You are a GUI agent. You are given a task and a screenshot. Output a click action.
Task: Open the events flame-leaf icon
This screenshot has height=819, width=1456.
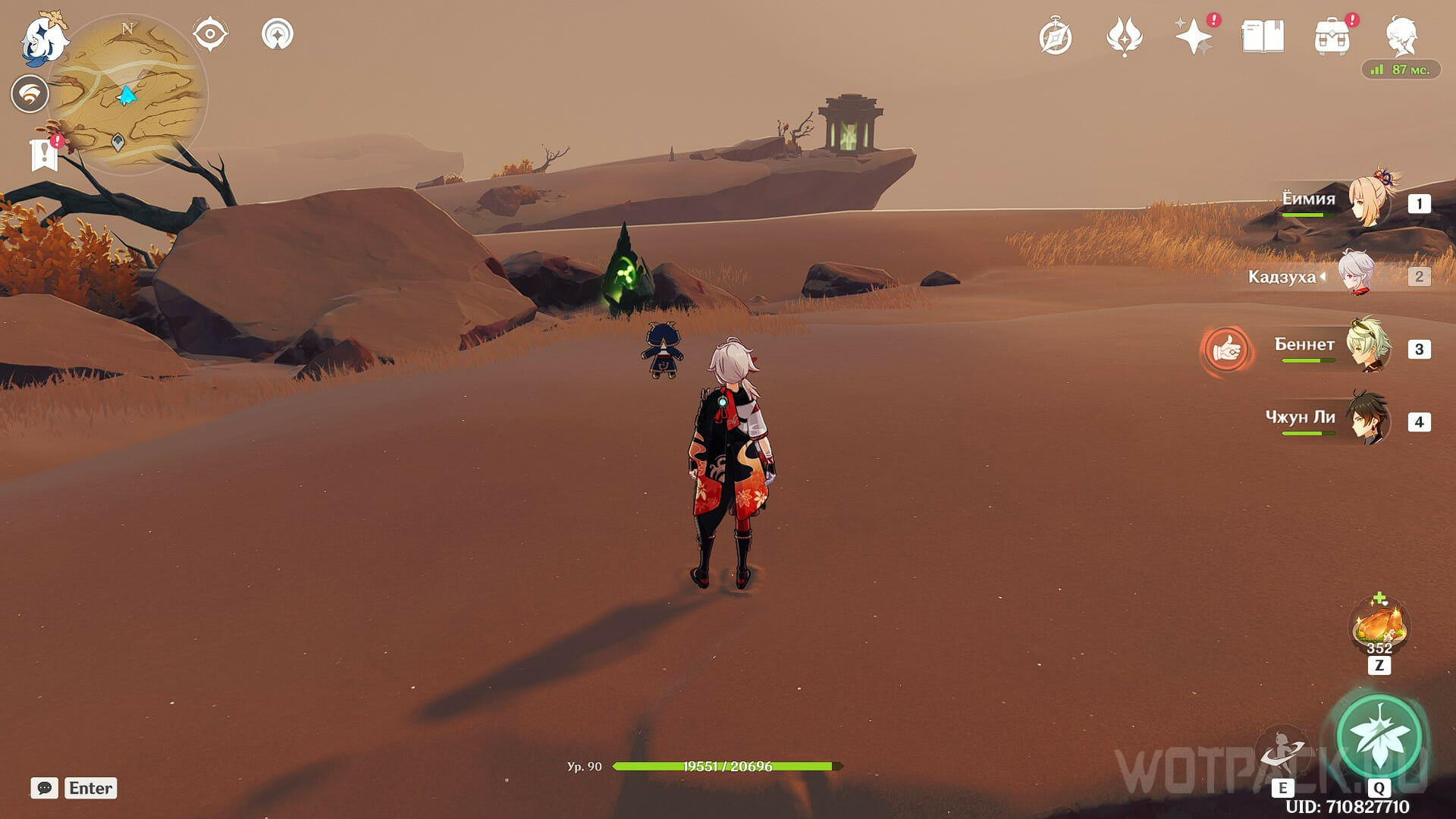point(1124,36)
